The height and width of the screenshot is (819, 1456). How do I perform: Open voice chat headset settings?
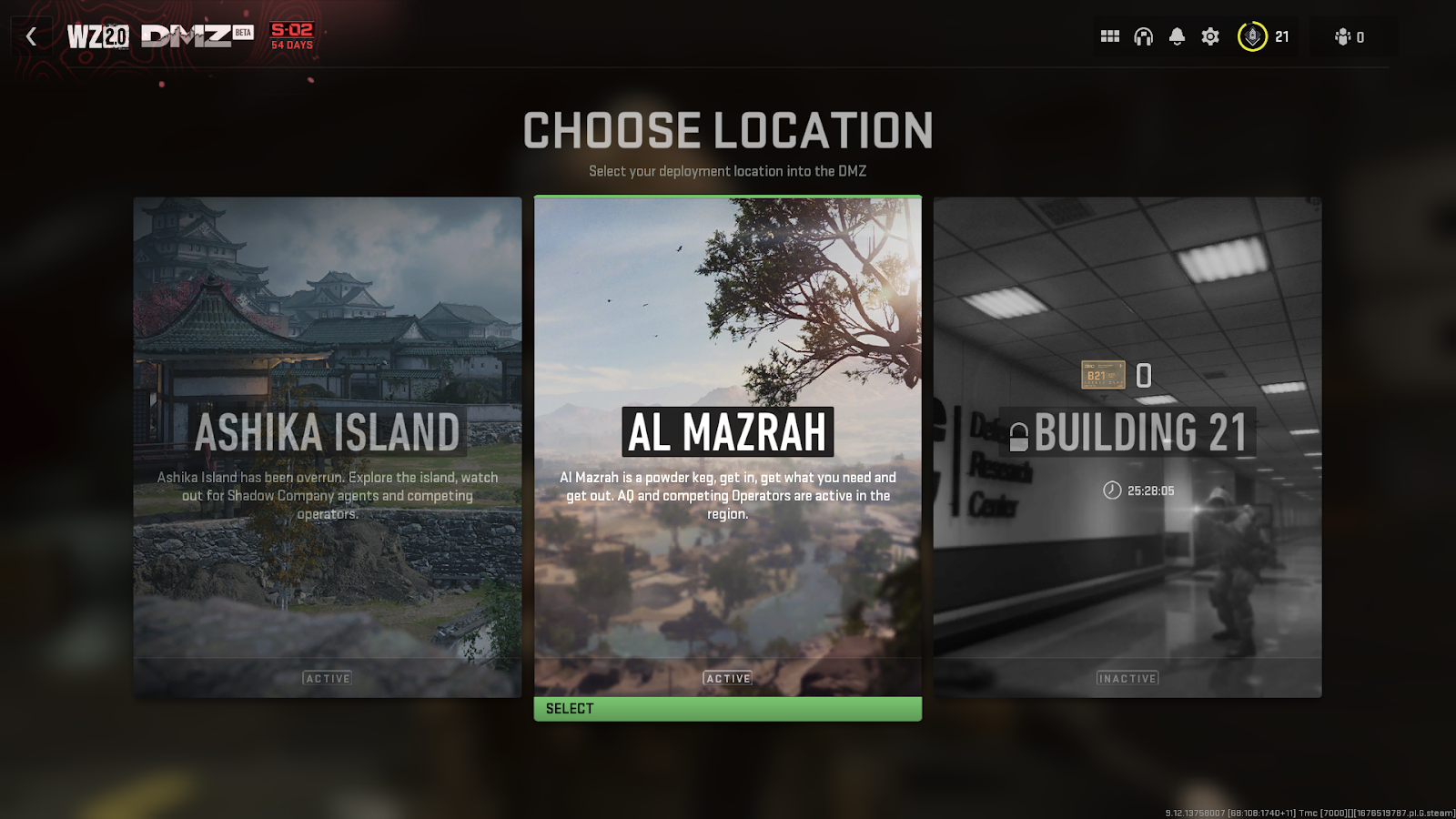click(x=1144, y=36)
